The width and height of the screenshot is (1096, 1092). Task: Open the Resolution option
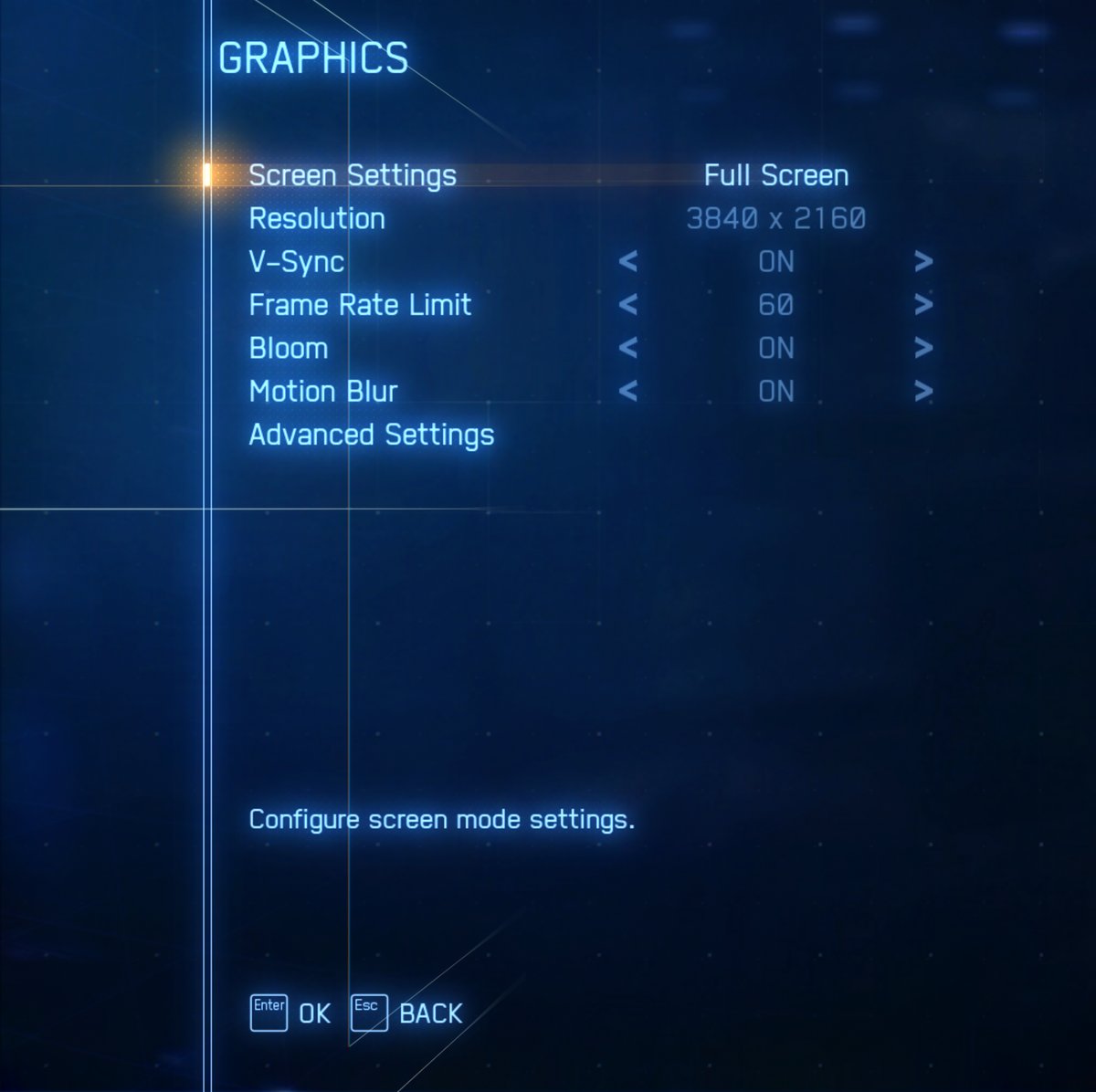[x=317, y=219]
